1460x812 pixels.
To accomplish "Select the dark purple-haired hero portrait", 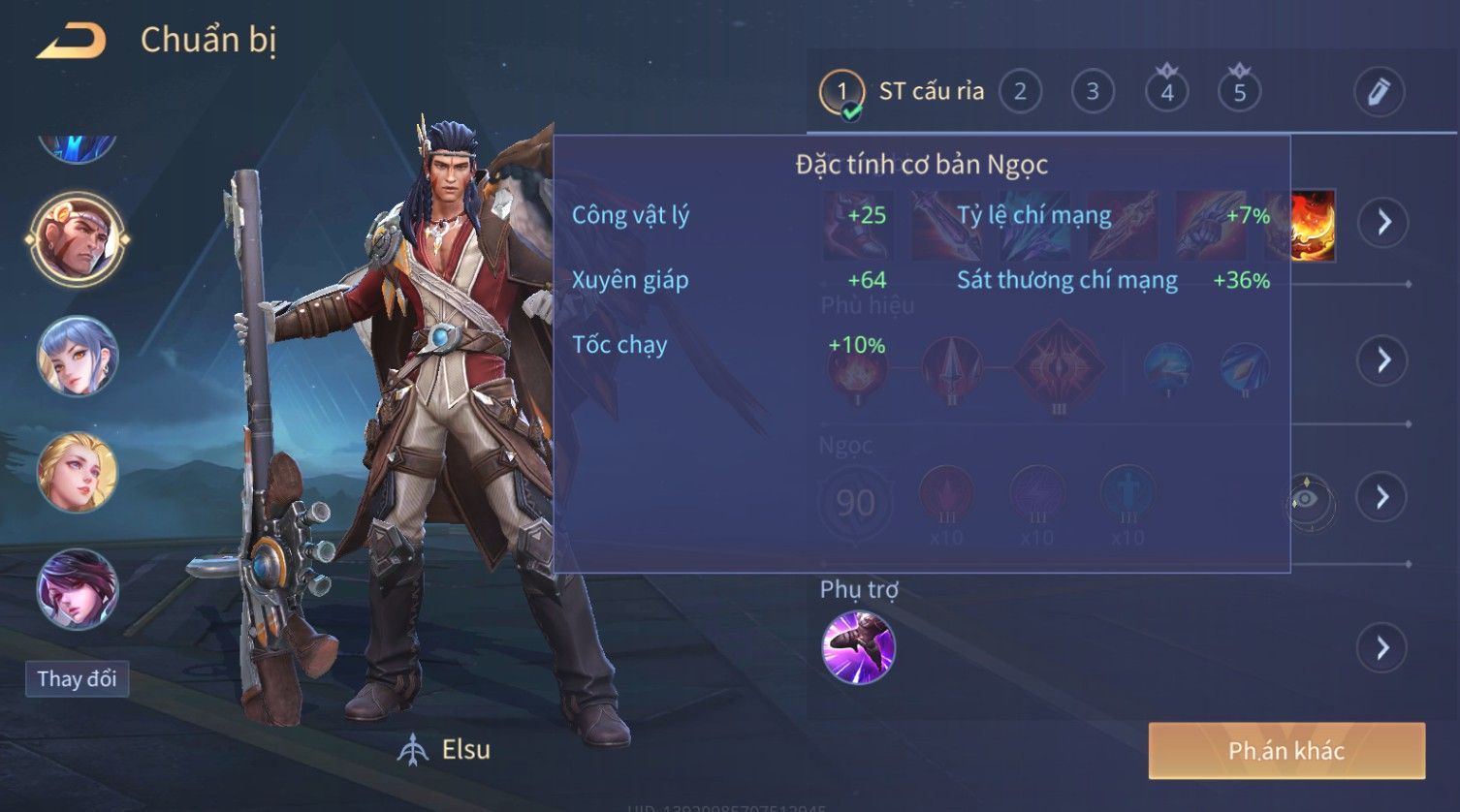I will click(78, 589).
